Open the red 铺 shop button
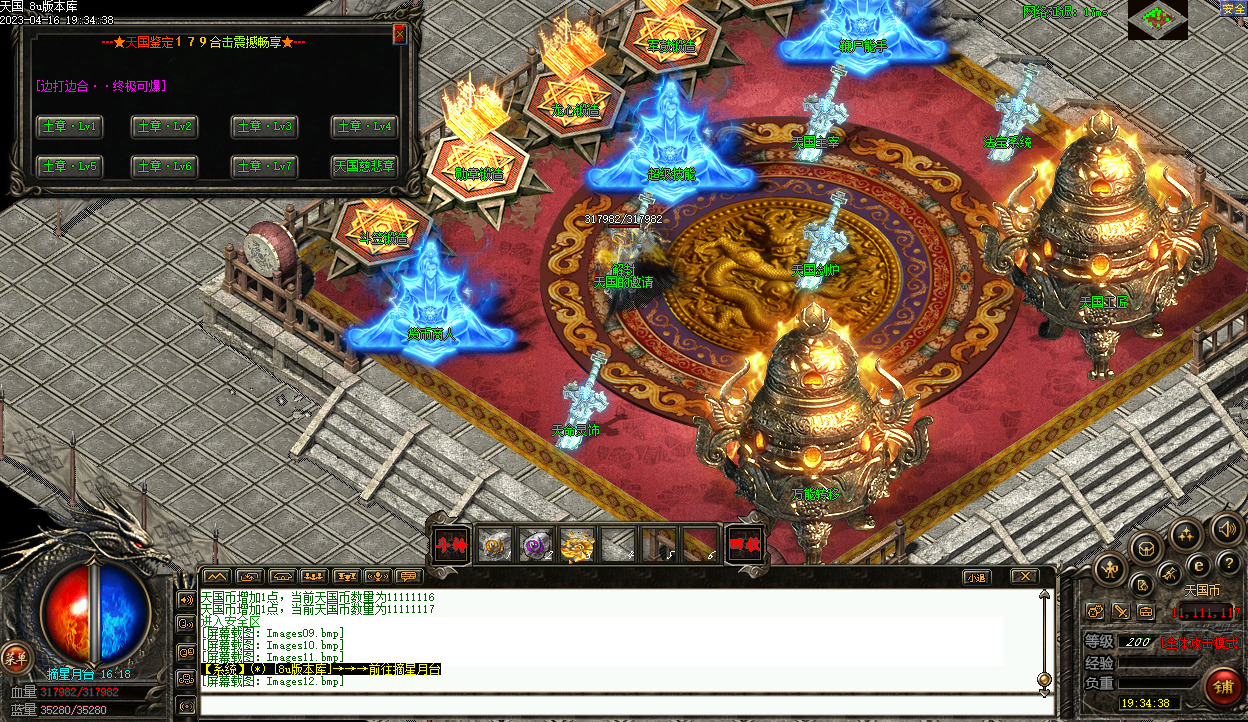1248x722 pixels. pos(1222,687)
